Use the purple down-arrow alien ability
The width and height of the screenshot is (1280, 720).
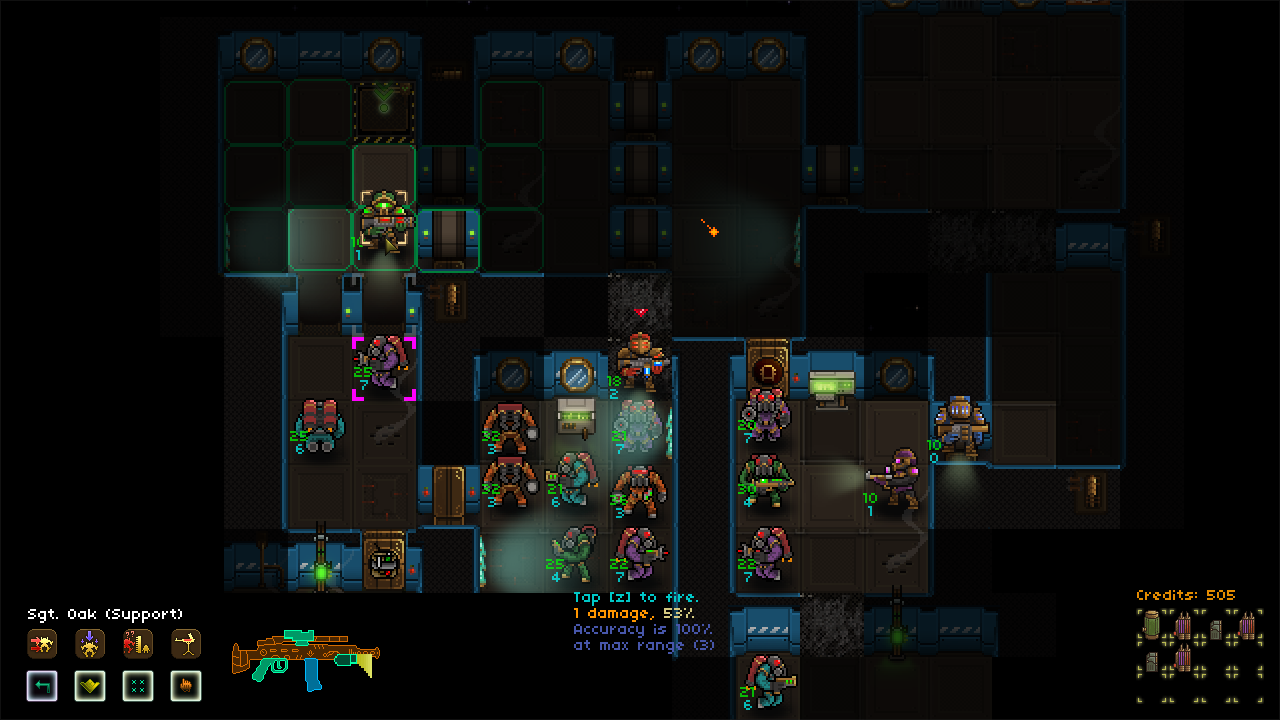click(x=90, y=644)
